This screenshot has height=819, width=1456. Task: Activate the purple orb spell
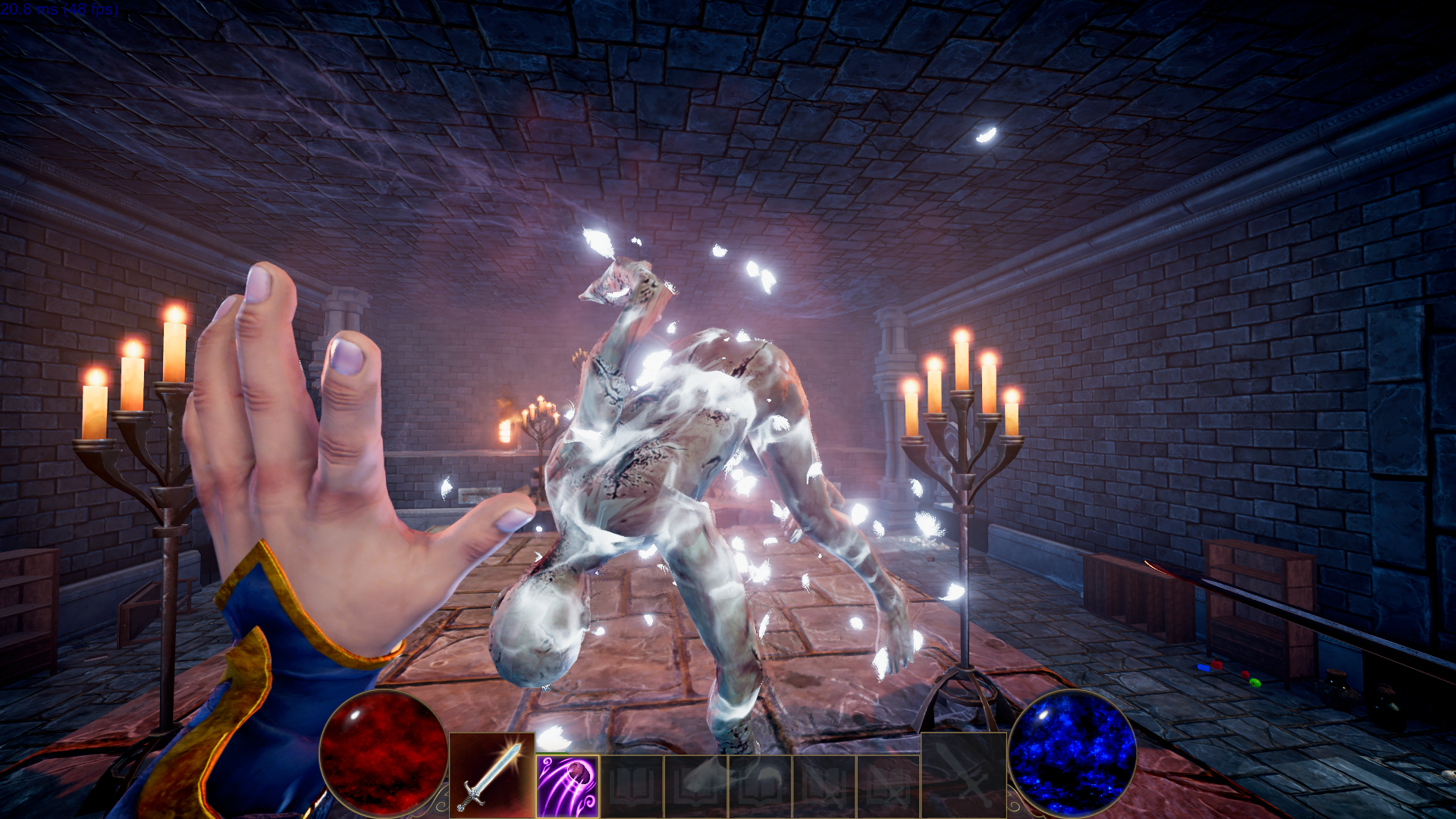[x=567, y=786]
